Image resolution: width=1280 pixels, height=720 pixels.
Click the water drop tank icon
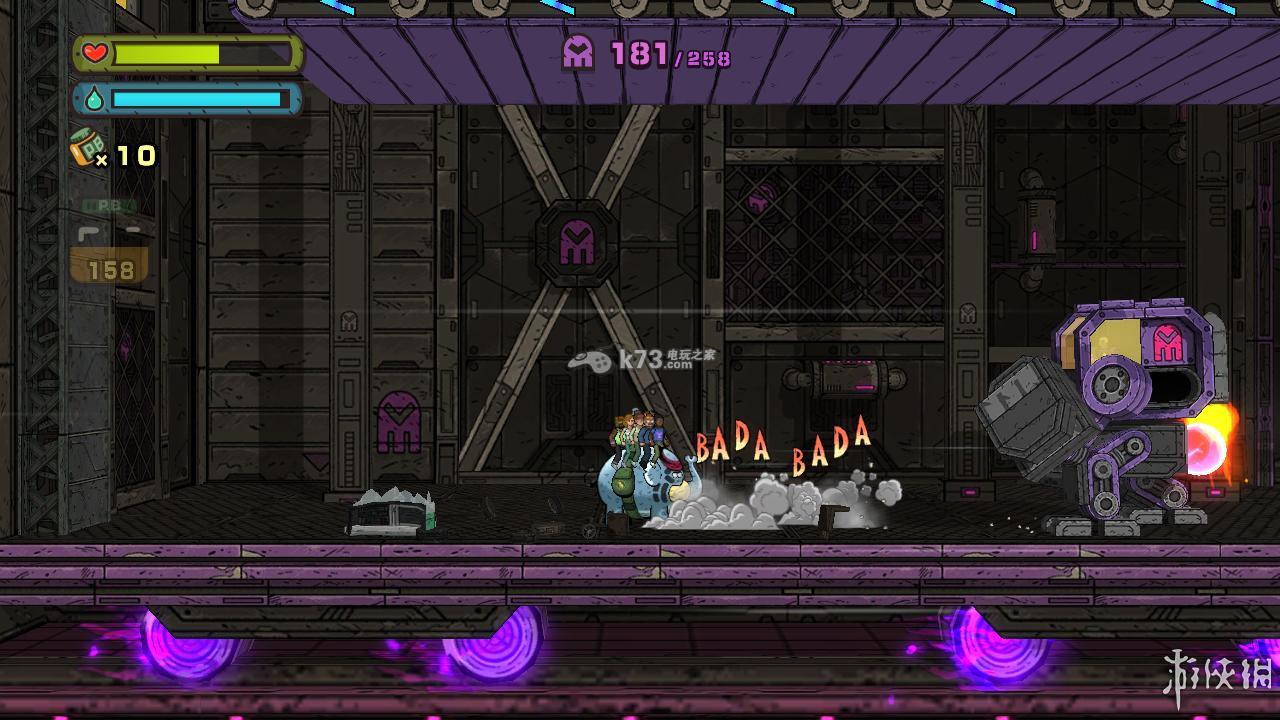pyautogui.click(x=94, y=99)
